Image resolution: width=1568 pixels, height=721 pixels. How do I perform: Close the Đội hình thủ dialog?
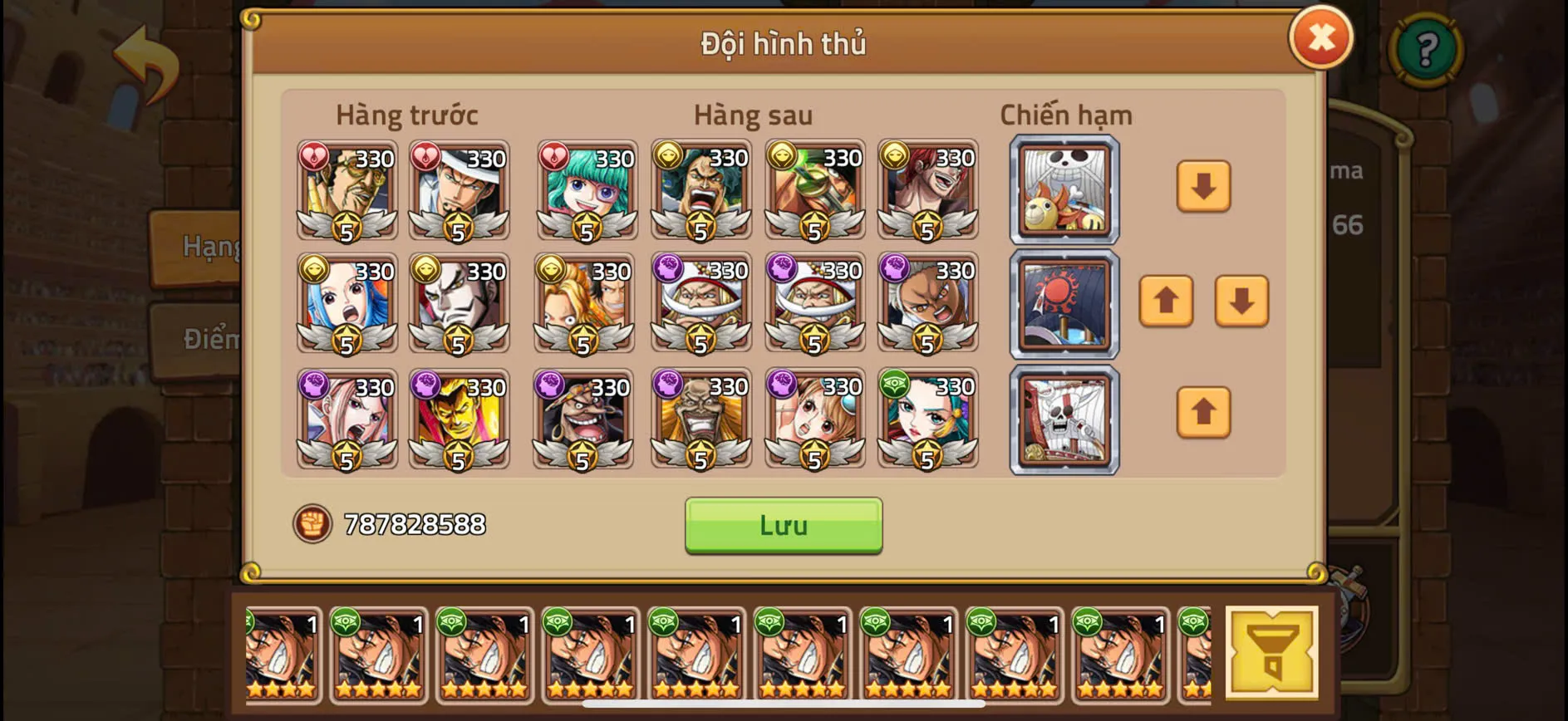coord(1321,37)
